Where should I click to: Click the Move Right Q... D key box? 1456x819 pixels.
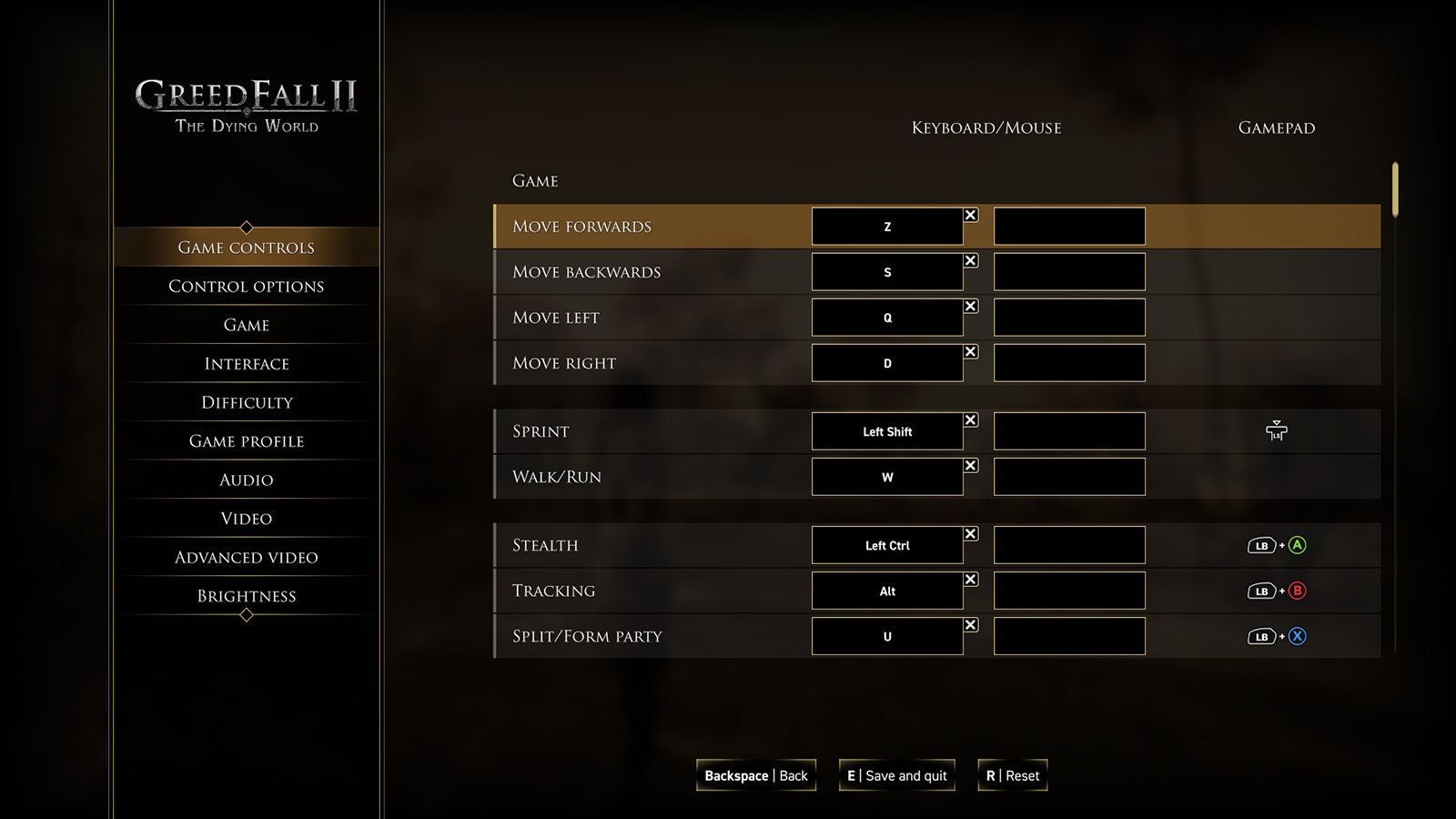pos(887,363)
